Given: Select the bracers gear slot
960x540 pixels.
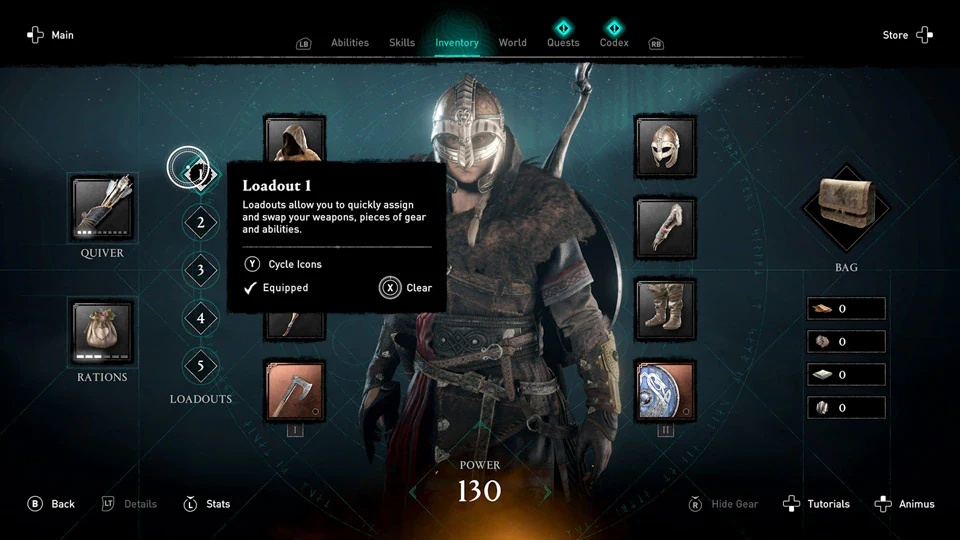Looking at the screenshot, I should pyautogui.click(x=666, y=227).
